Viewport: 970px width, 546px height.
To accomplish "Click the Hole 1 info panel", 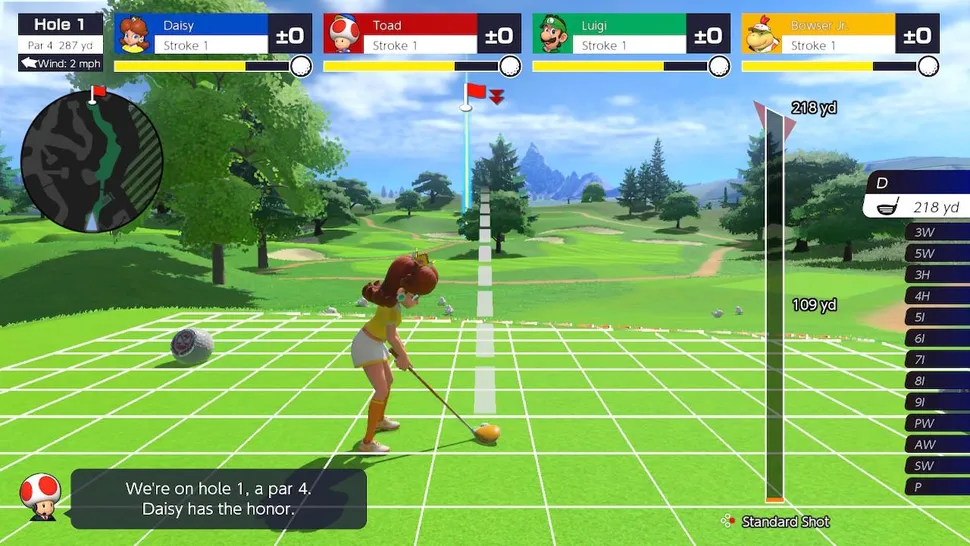I will [59, 42].
